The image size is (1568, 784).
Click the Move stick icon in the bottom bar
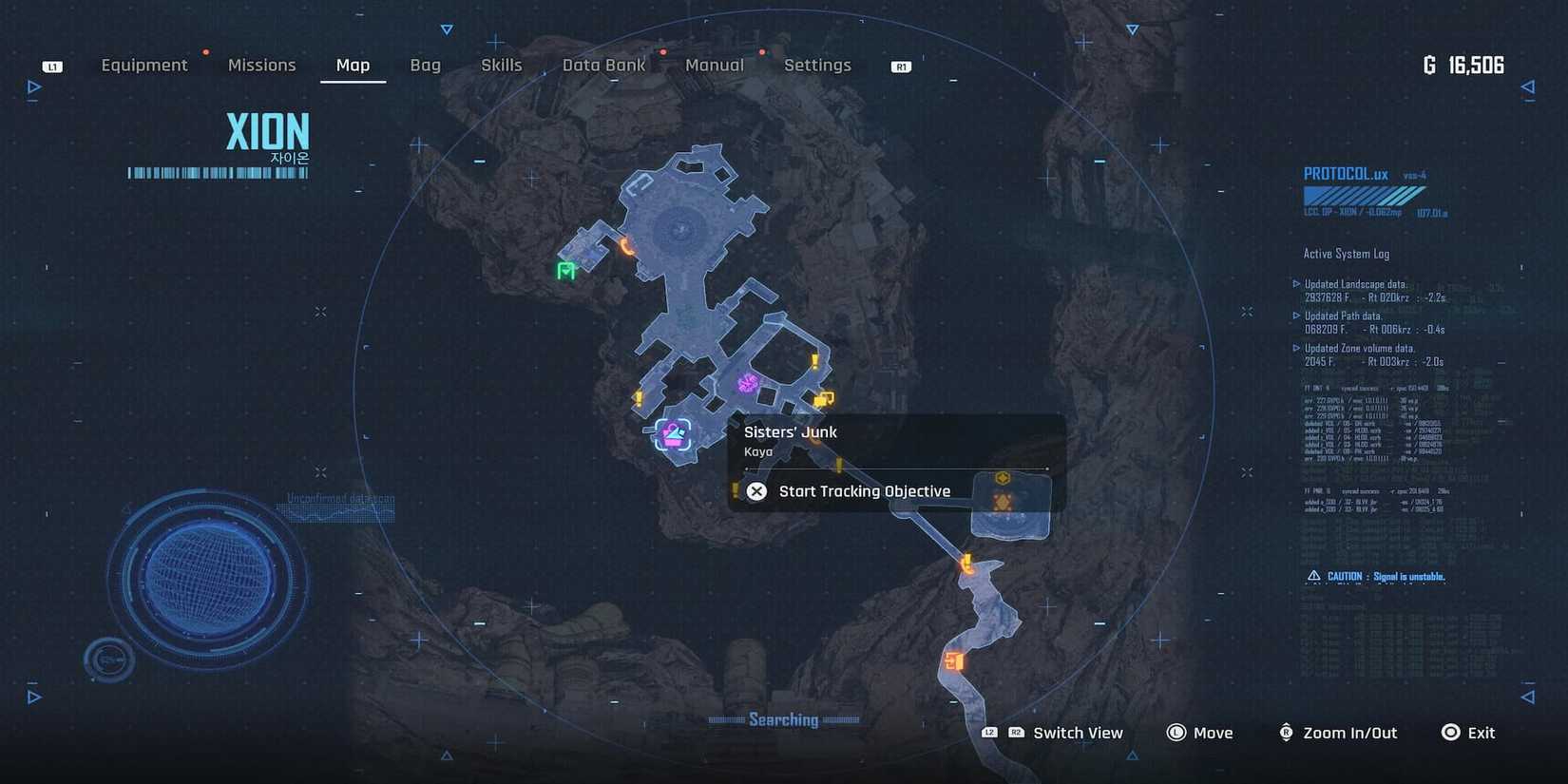click(1176, 733)
